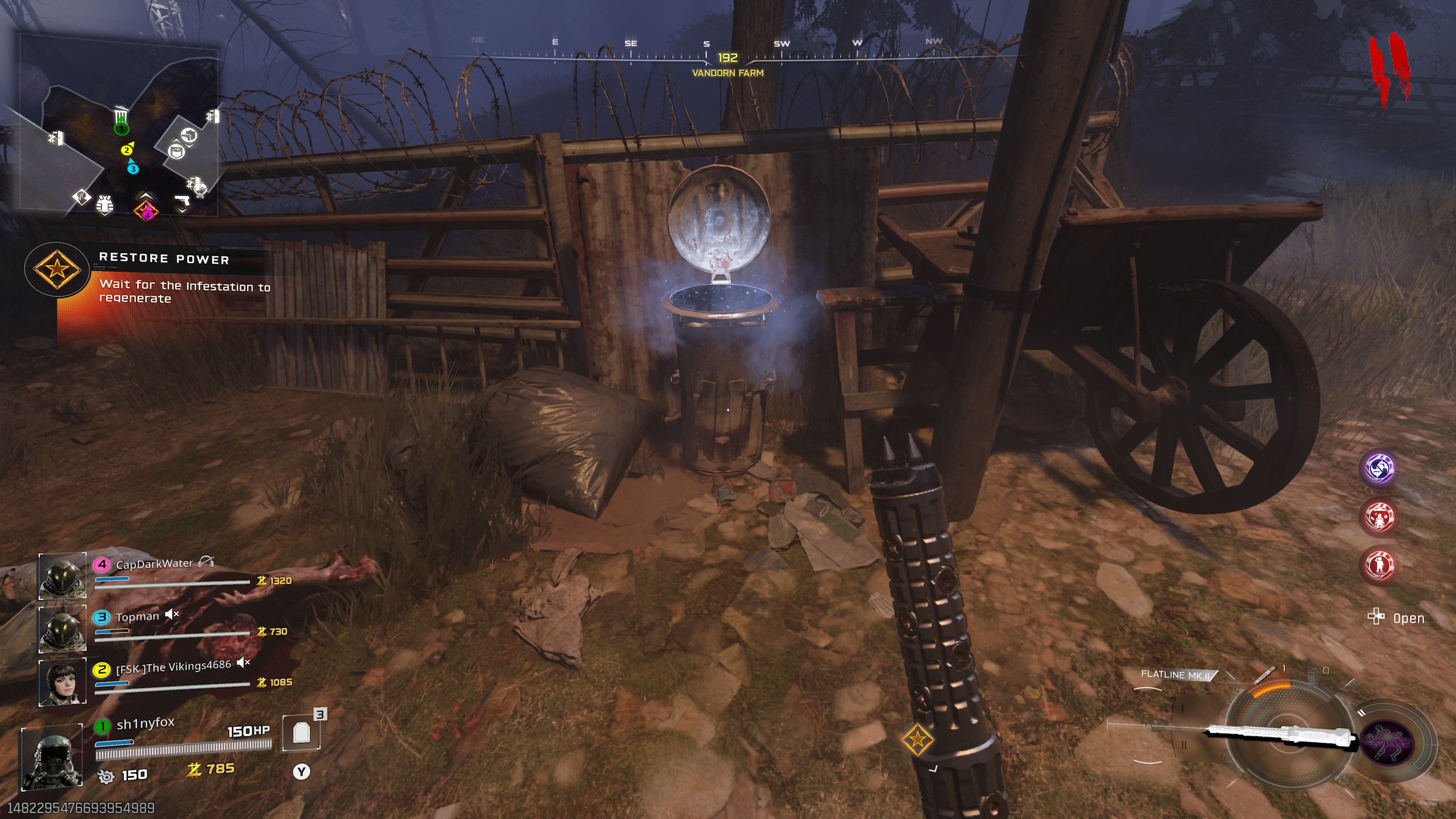Click the purple swirl gobblegum icon
This screenshot has height=819, width=1456.
click(x=1379, y=469)
